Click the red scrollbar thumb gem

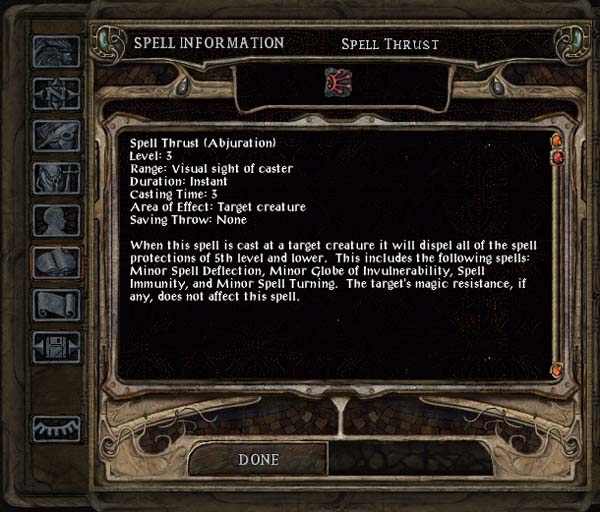click(557, 157)
